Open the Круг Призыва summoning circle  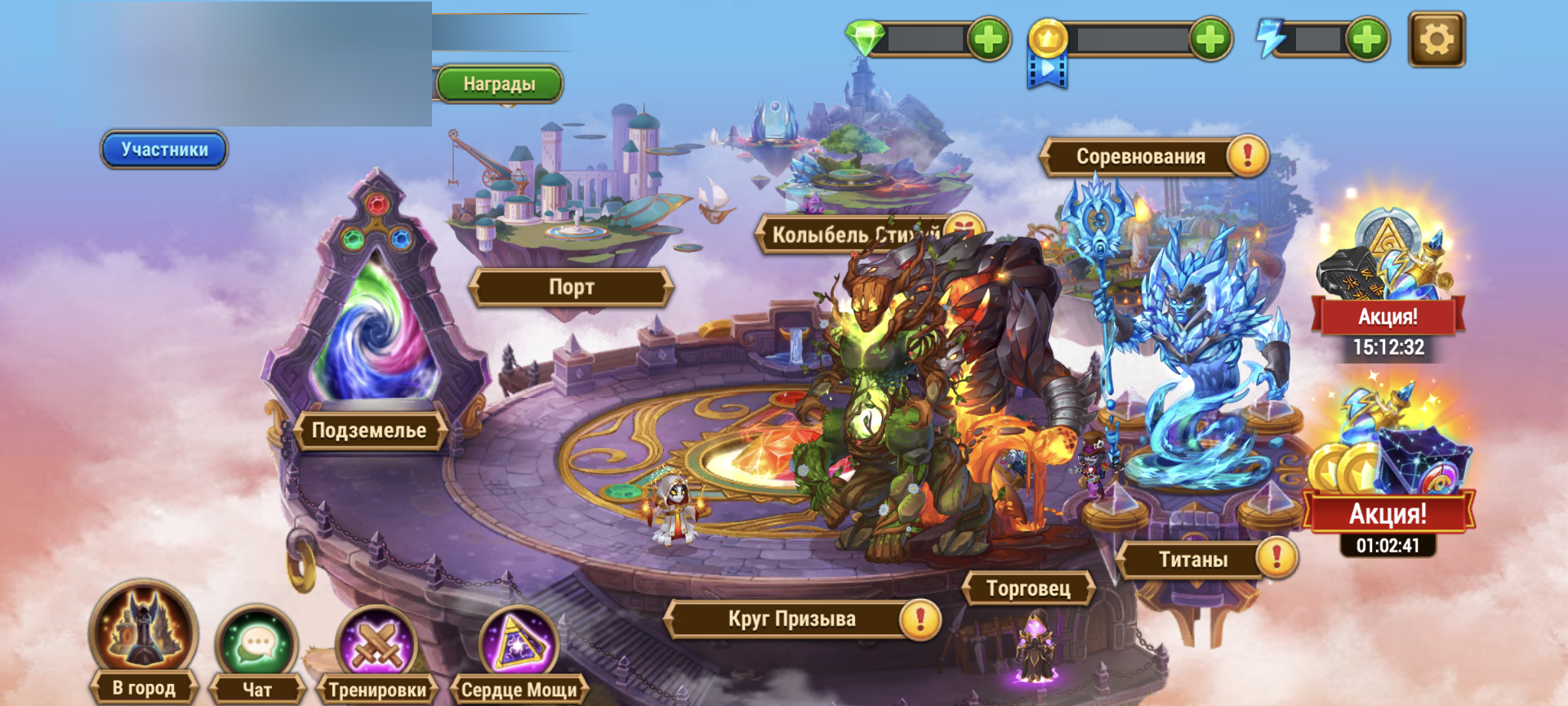point(791,619)
